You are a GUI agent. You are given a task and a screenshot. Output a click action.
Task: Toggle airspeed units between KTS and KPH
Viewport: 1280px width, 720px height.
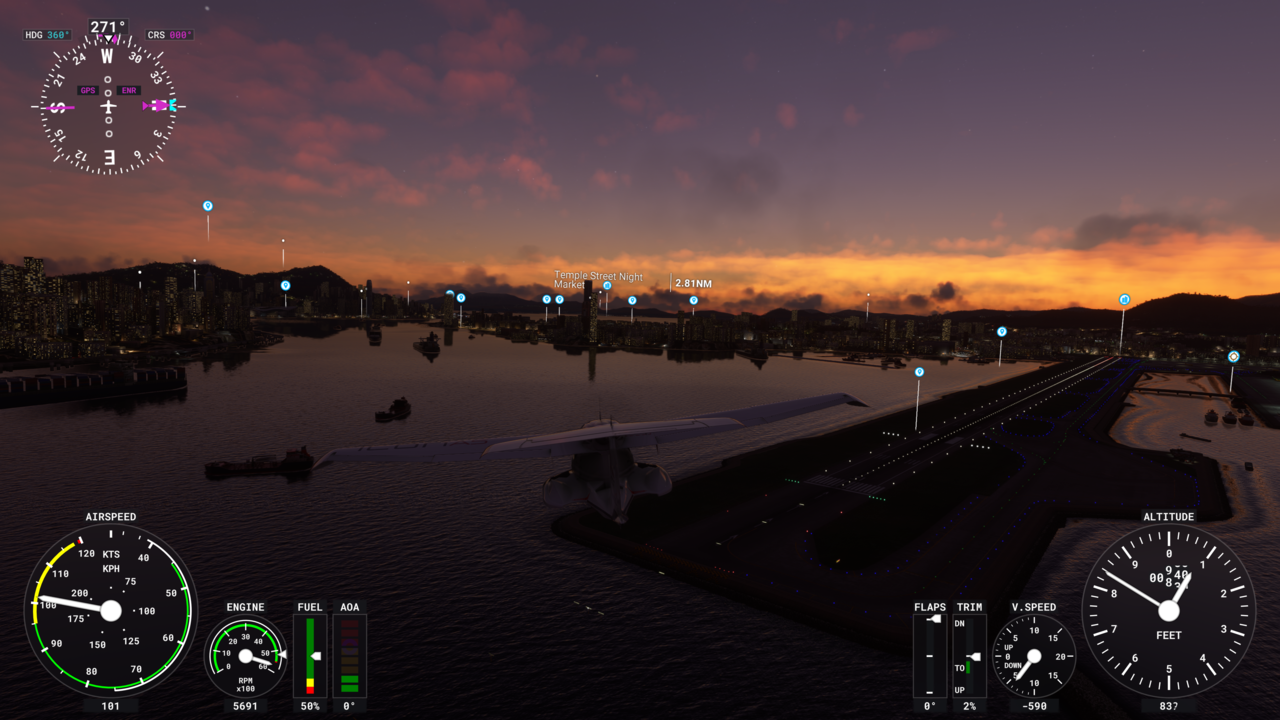pos(110,560)
